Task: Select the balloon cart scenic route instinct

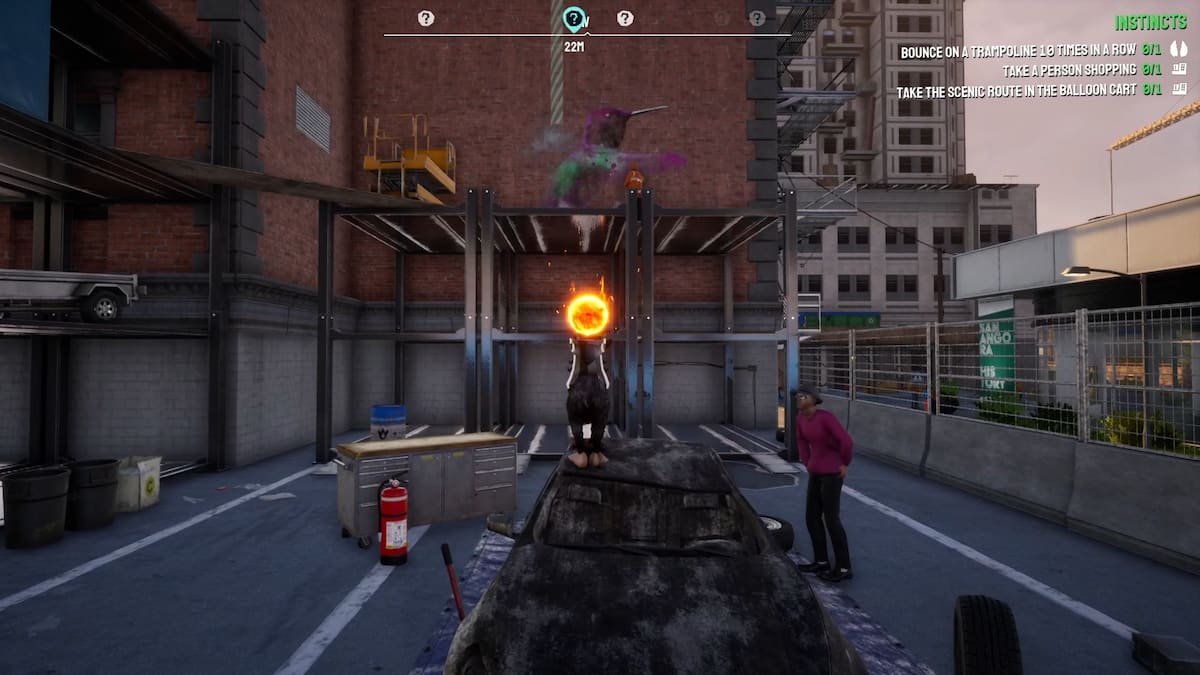Action: point(1018,90)
